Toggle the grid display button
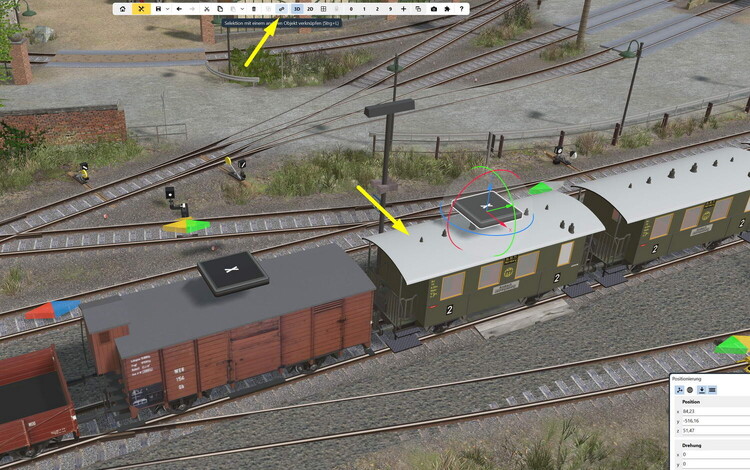The image size is (750, 470). [323, 9]
